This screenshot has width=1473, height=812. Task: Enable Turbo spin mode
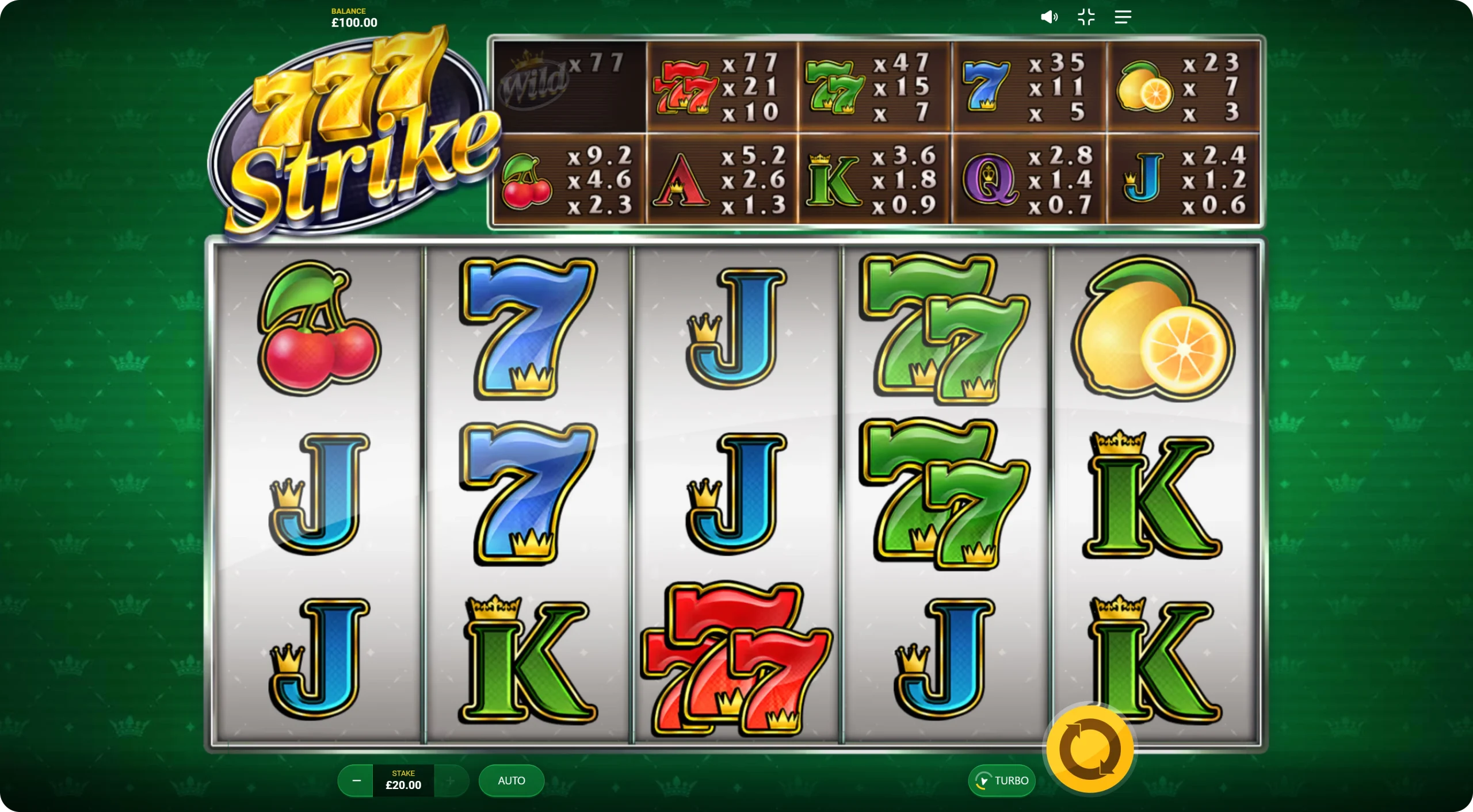[x=1002, y=780]
